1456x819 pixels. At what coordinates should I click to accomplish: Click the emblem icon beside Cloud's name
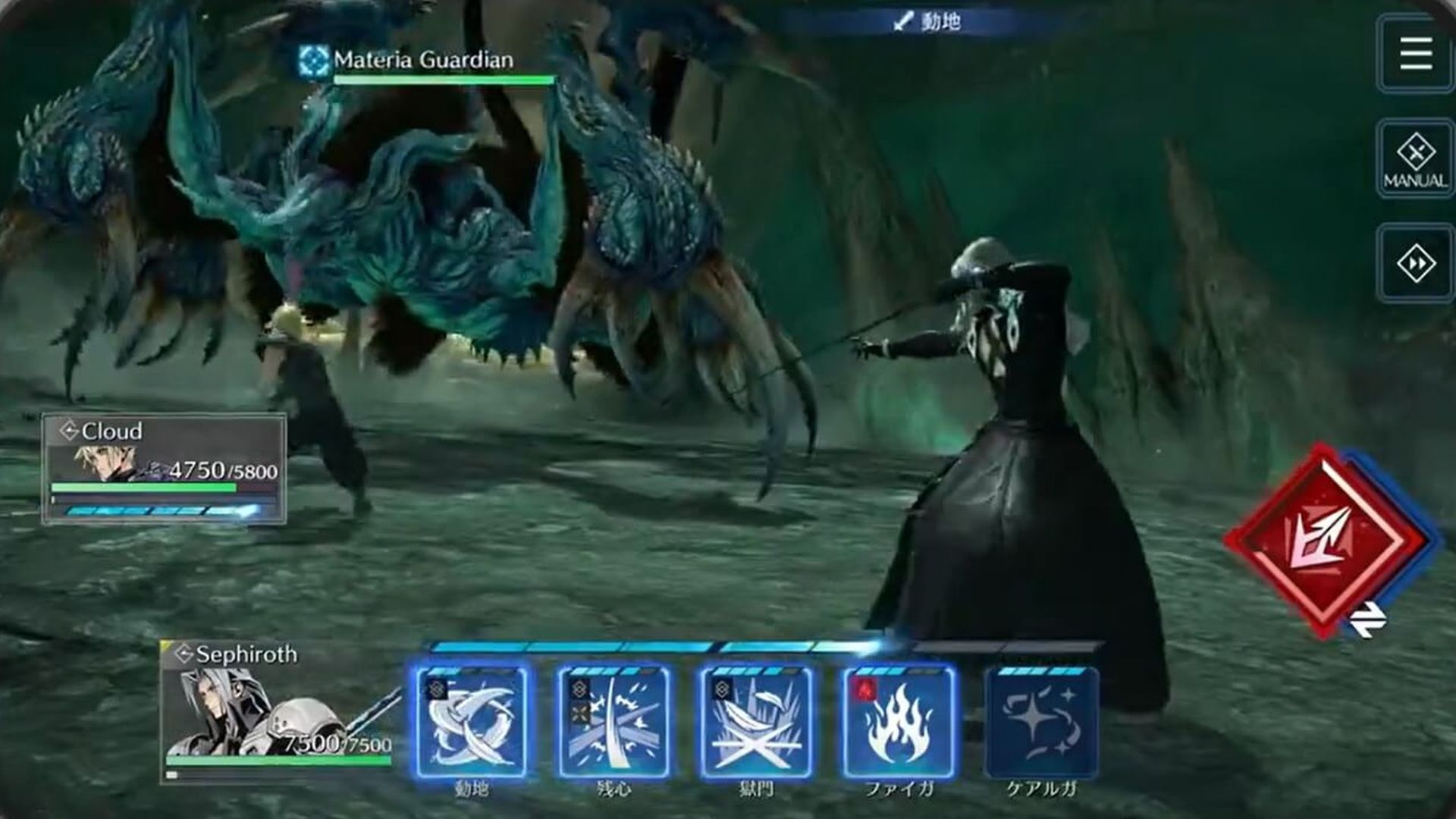coord(68,431)
